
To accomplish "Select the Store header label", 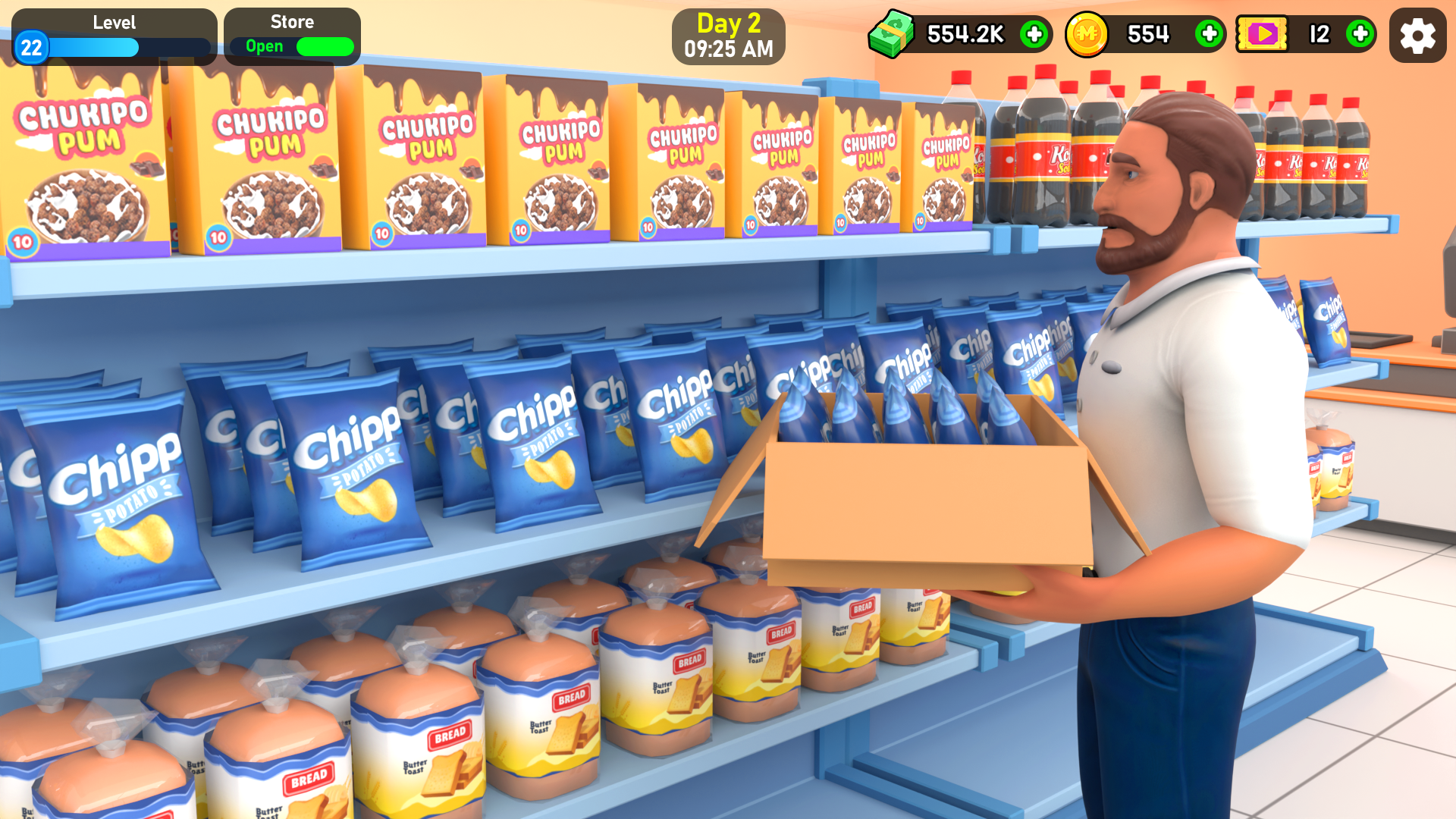I will [x=291, y=22].
